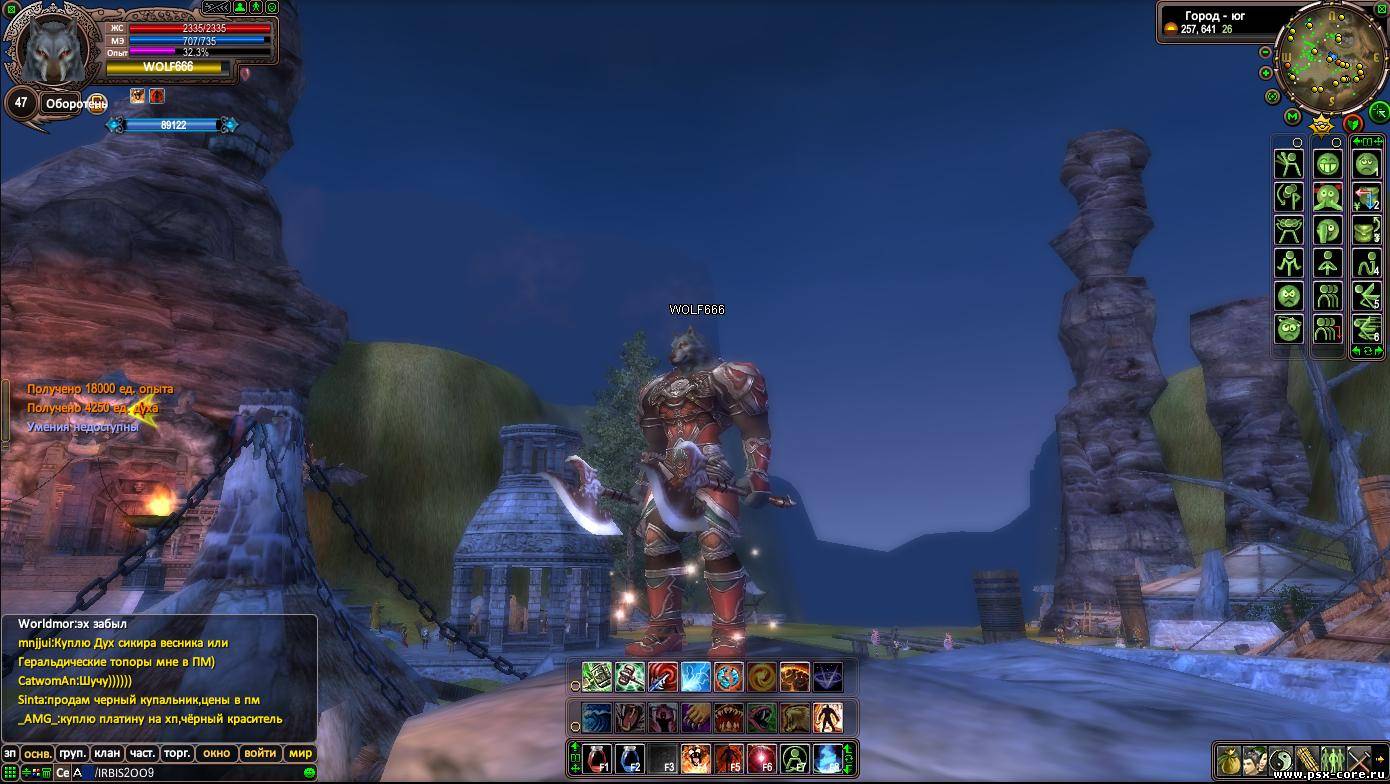
Task: Switch chat to the клан tab
Action: pos(107,753)
